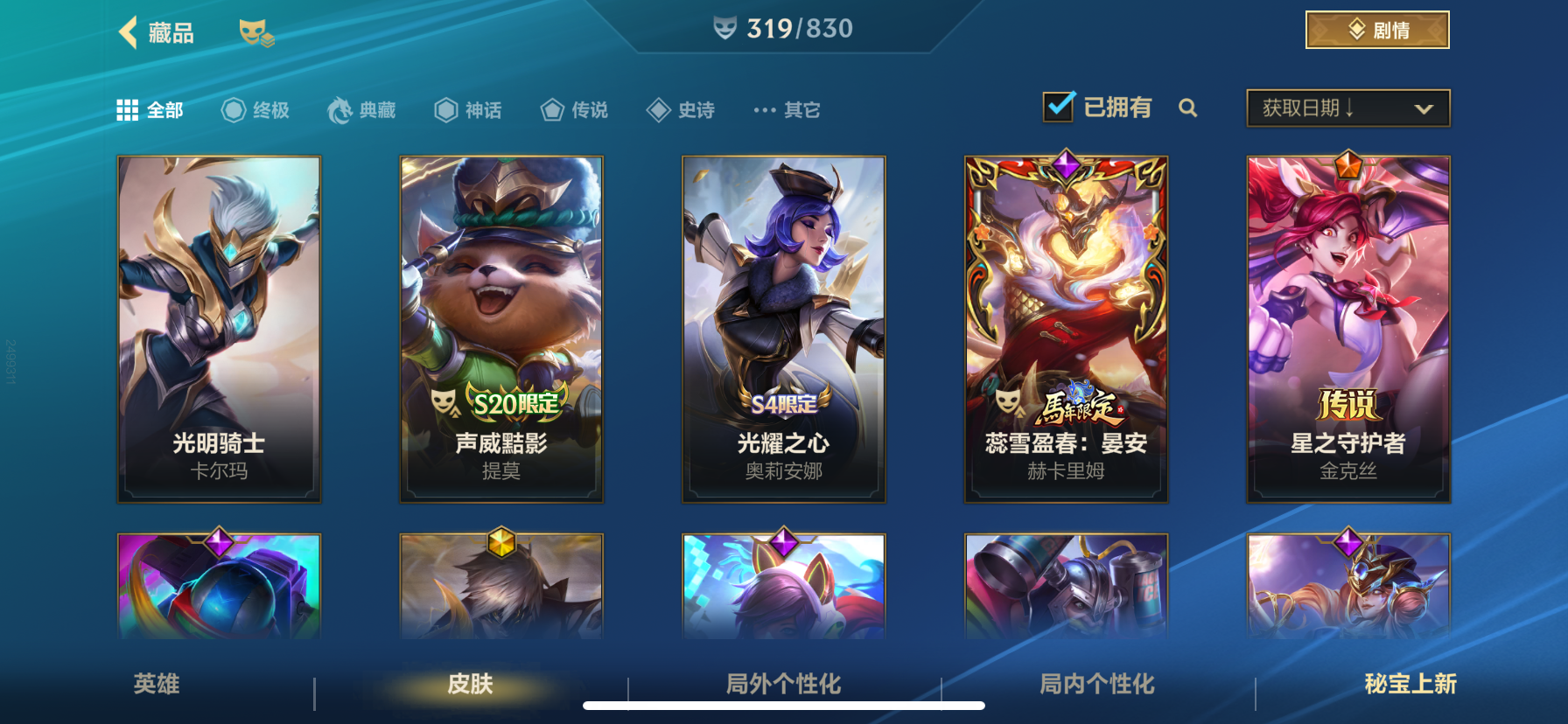This screenshot has width=1568, height=724.
Task: Switch to the 英雄 tab
Action: click(x=154, y=686)
